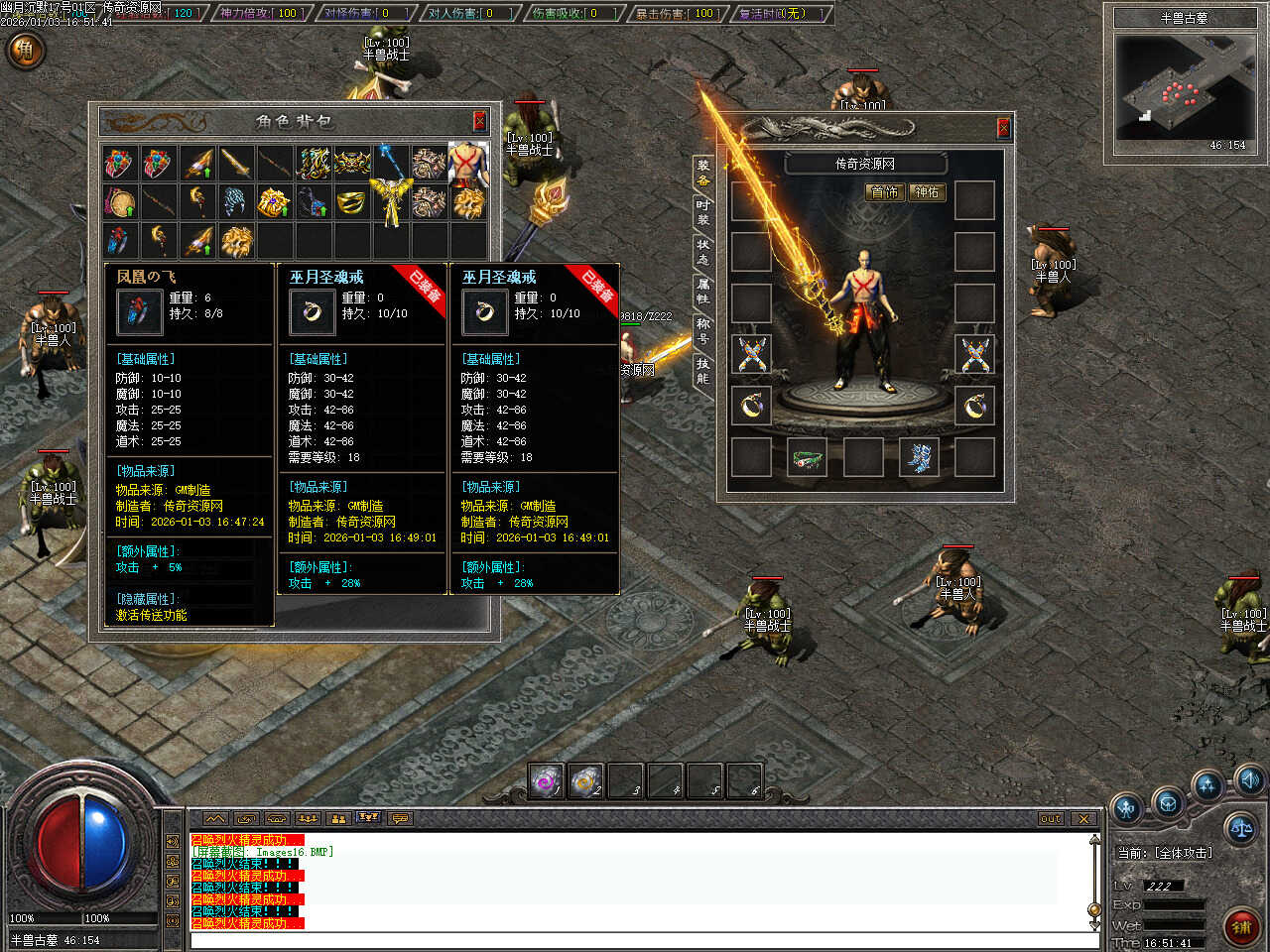Select the gold ring in the bag
Viewport: 1270px width, 952px height.
(351, 202)
